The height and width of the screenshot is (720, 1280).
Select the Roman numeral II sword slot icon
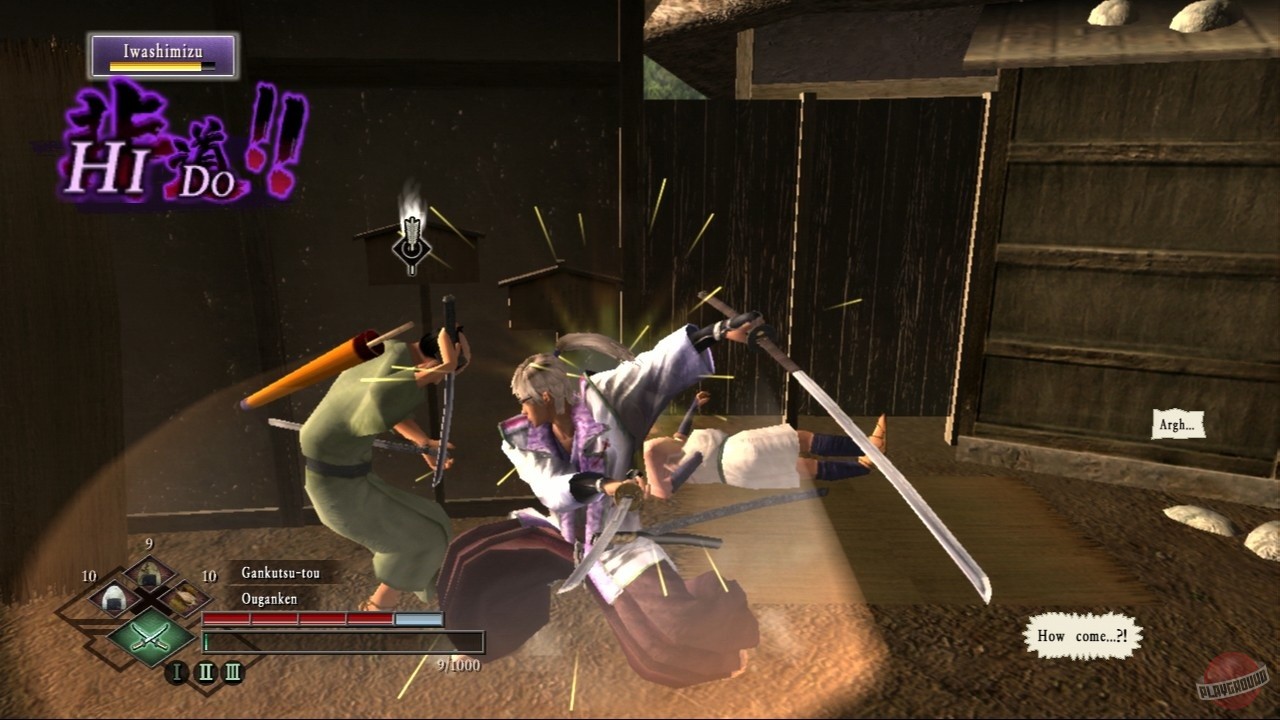click(x=207, y=670)
